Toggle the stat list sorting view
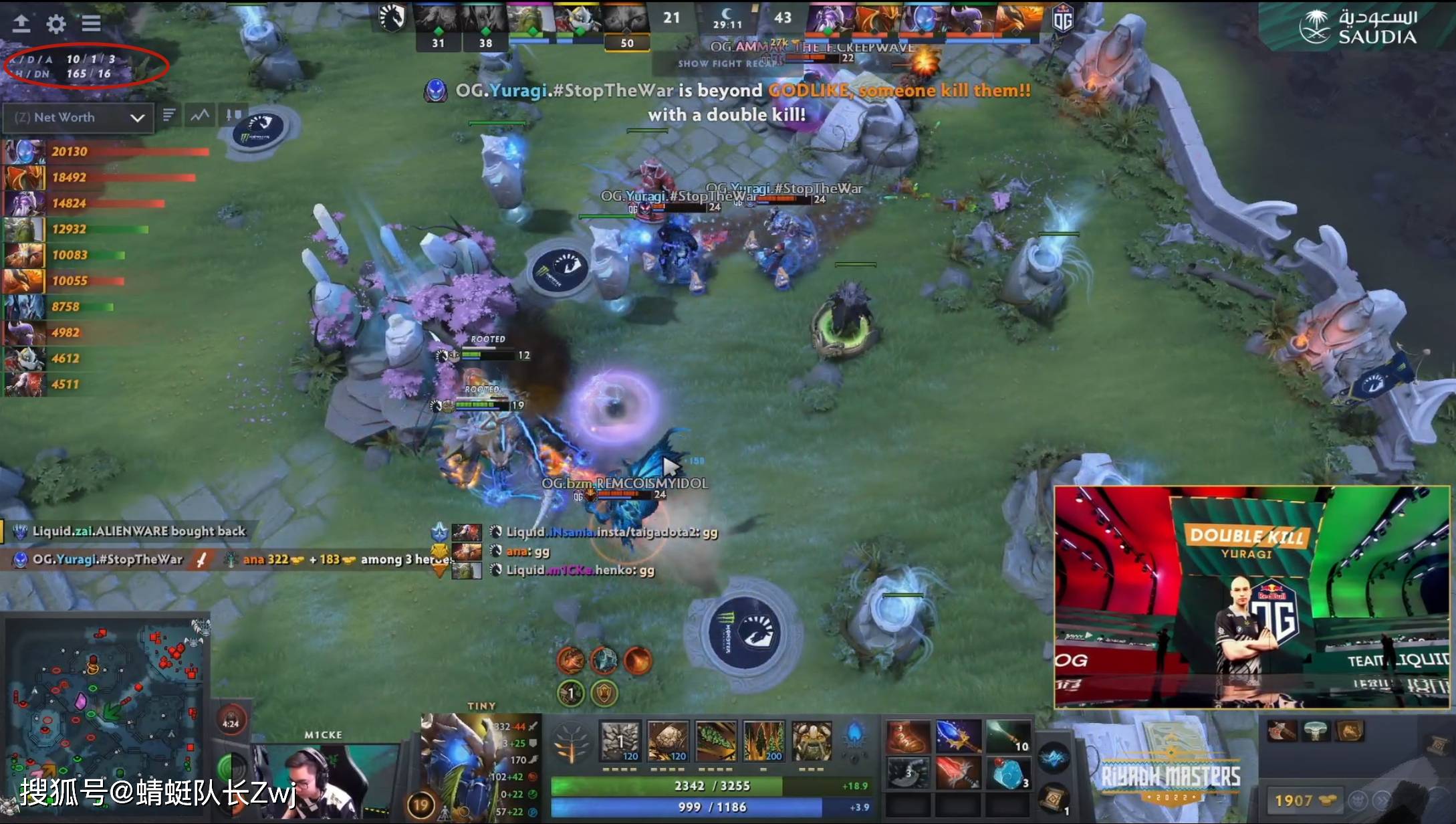 (170, 115)
